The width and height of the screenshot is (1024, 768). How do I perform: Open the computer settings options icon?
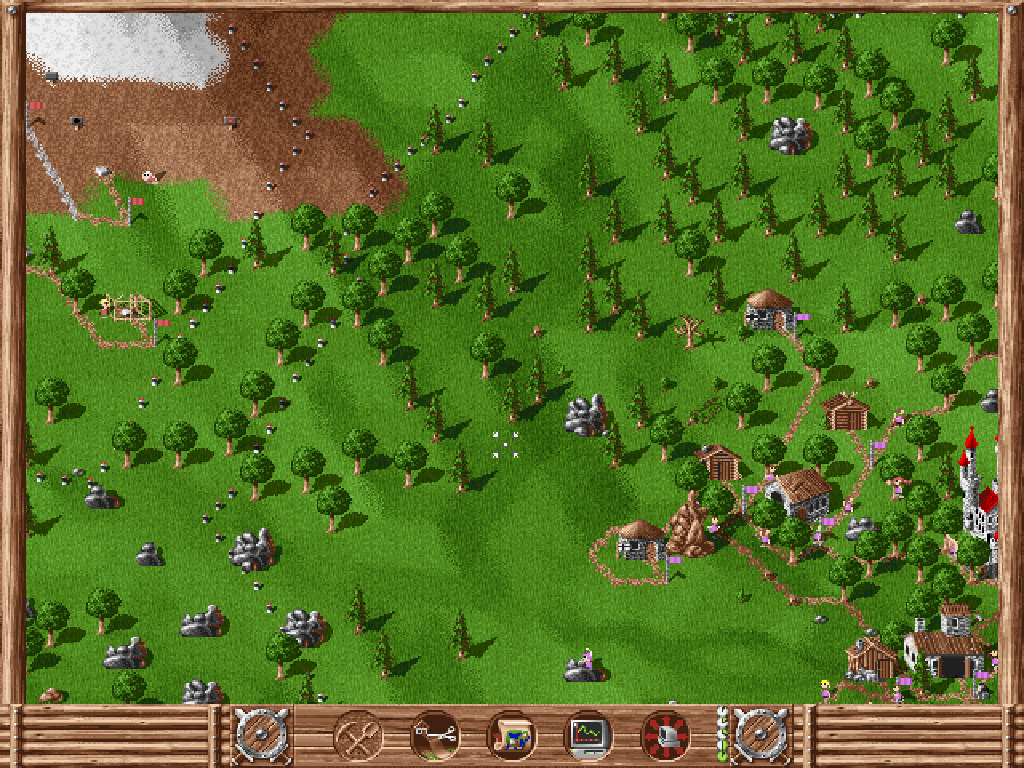666,736
